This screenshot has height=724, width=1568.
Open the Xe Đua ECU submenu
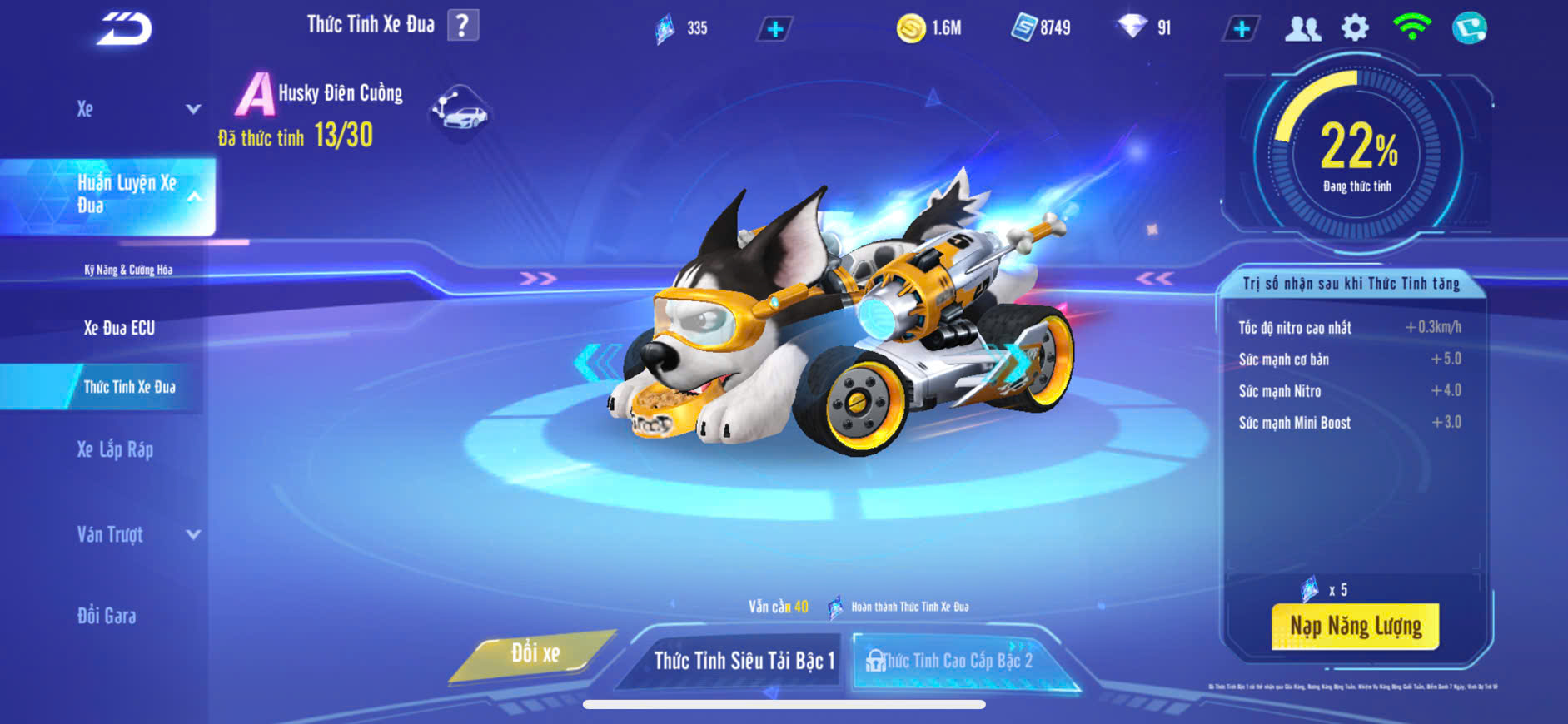tap(119, 328)
